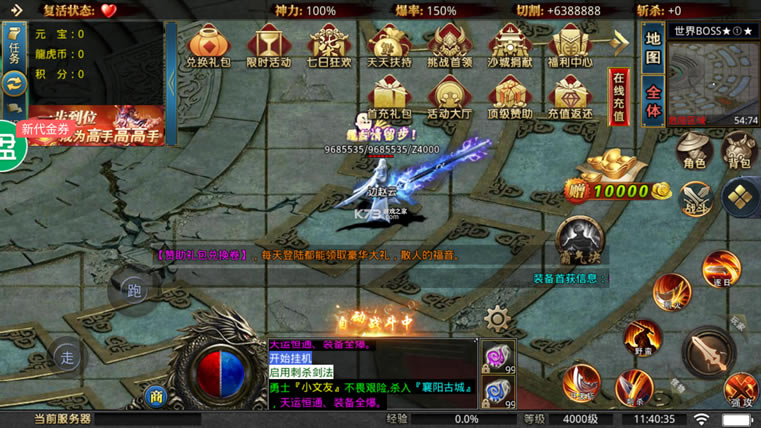The width and height of the screenshot is (761, 428).
Task: Open the 福利中心 welfare center
Action: coord(571,45)
